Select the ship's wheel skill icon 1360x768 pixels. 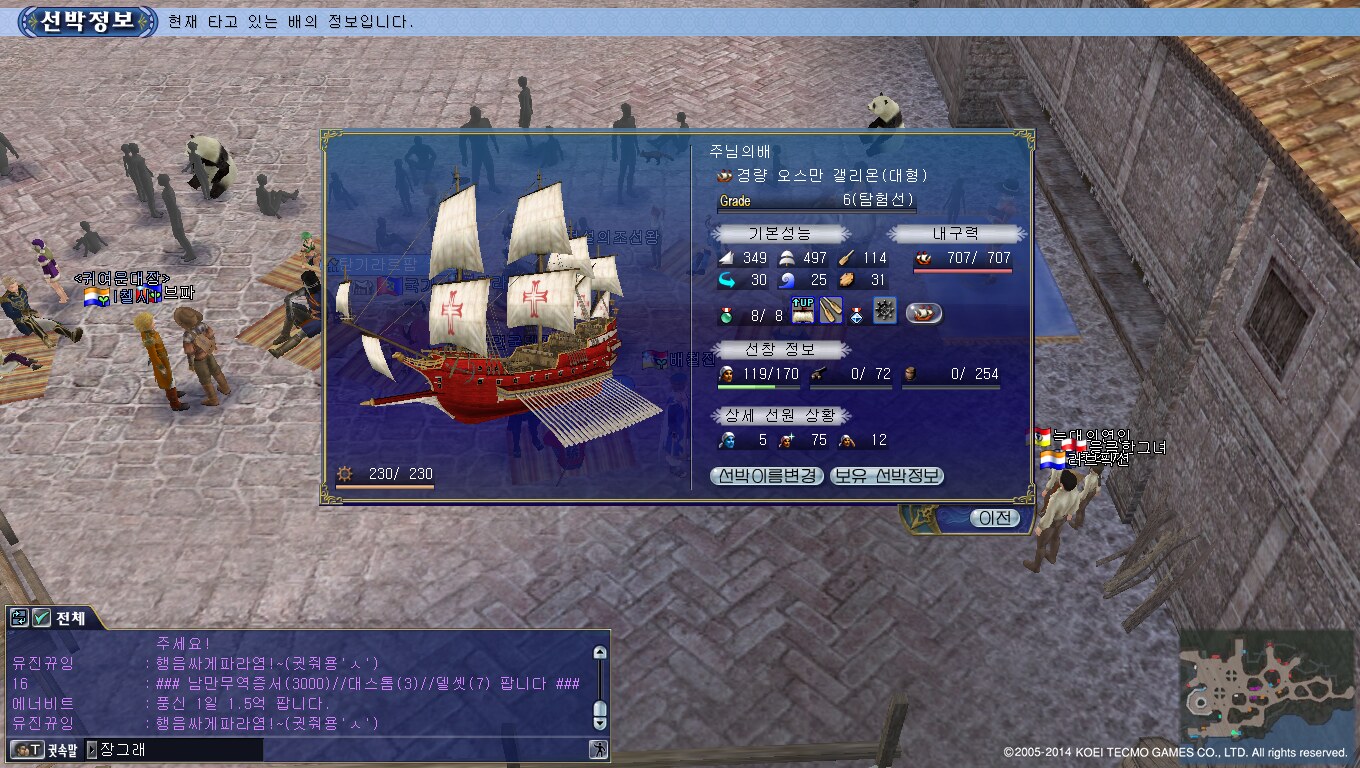coord(885,311)
